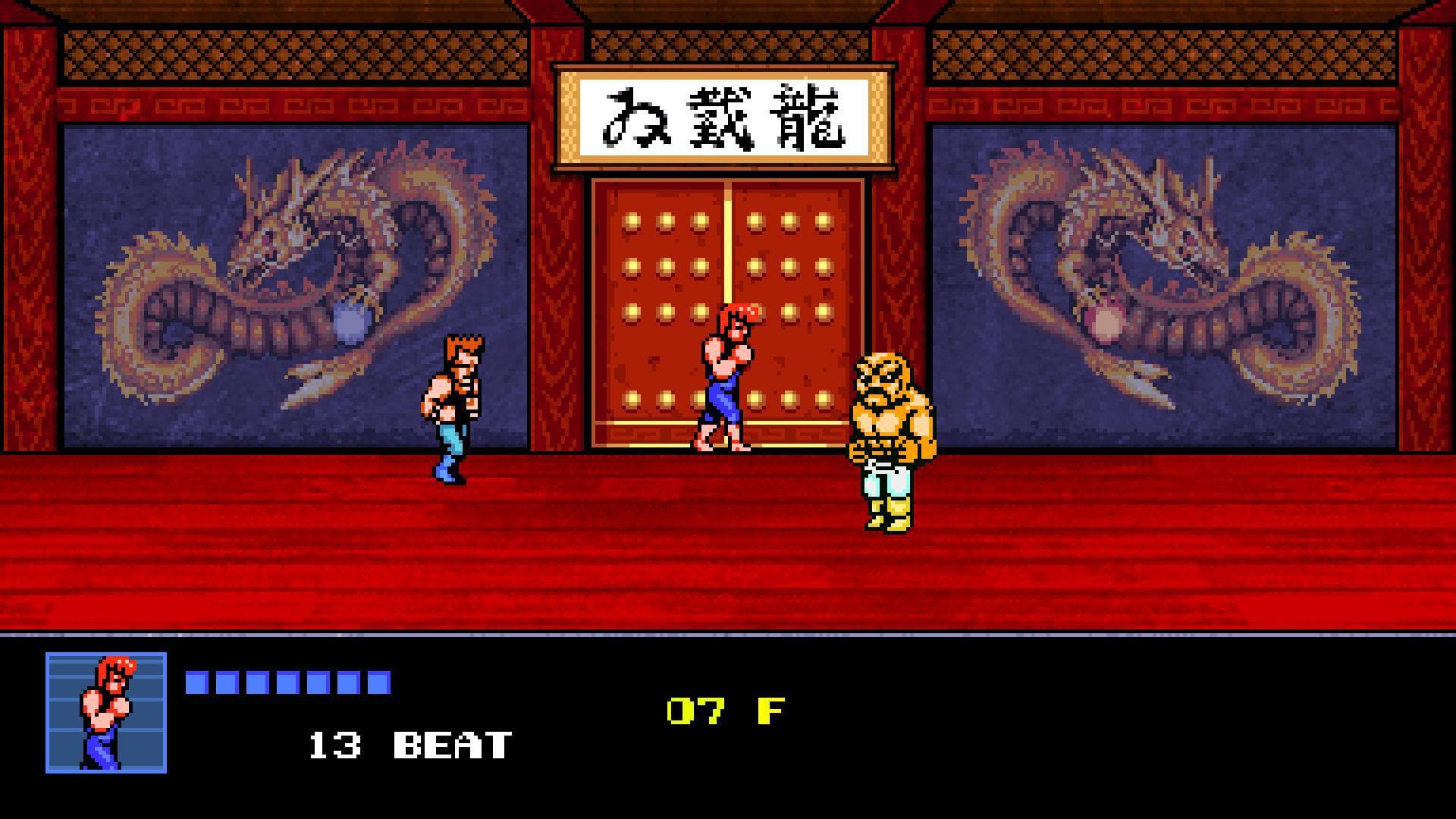Screen dimensions: 1456x819
Task: Click the first blue health bar segment
Action: (196, 682)
